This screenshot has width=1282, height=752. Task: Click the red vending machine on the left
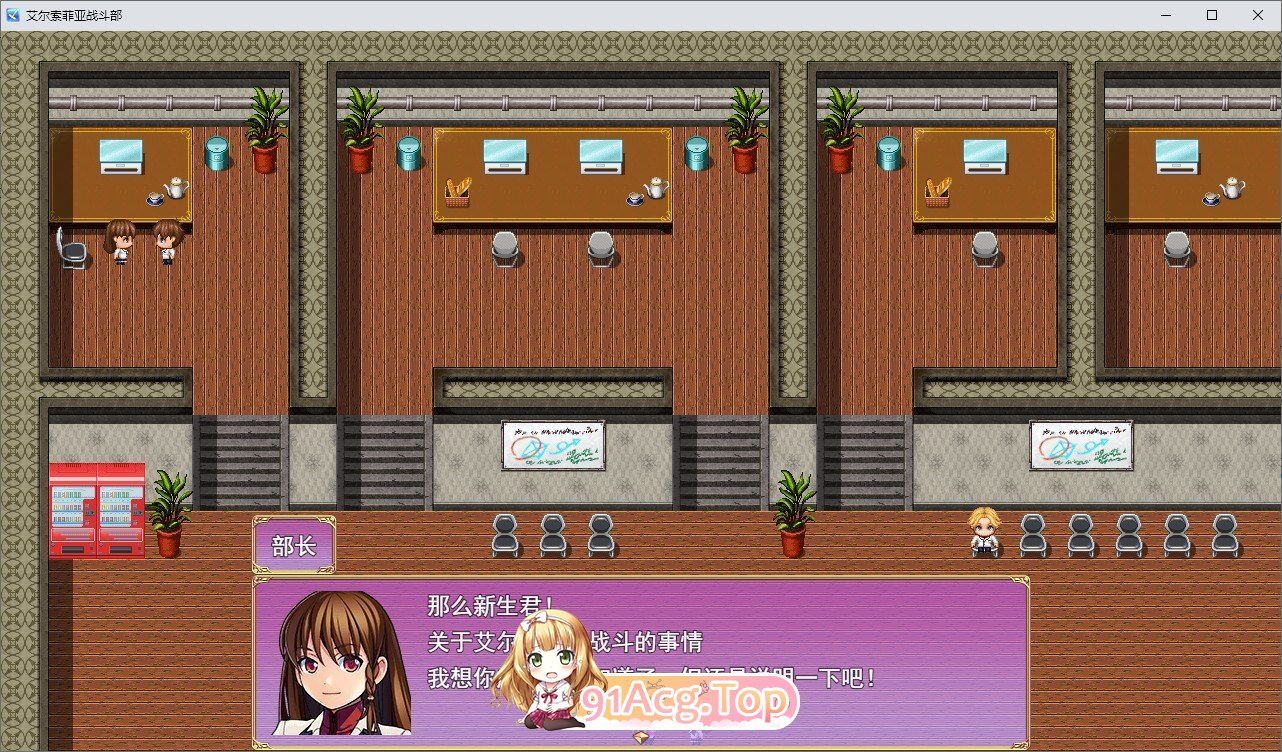pos(72,505)
